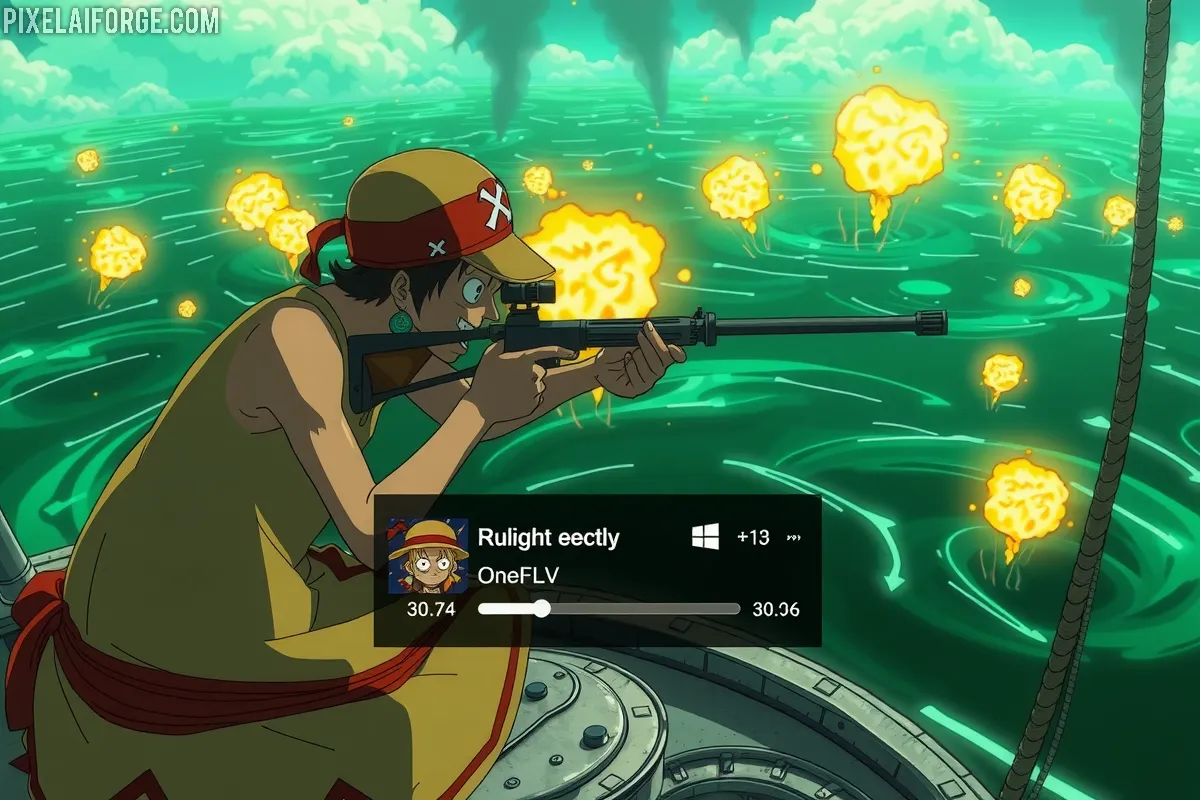Click the small arrows icon beside +13
Screen dimensions: 1200x800
coord(795,538)
